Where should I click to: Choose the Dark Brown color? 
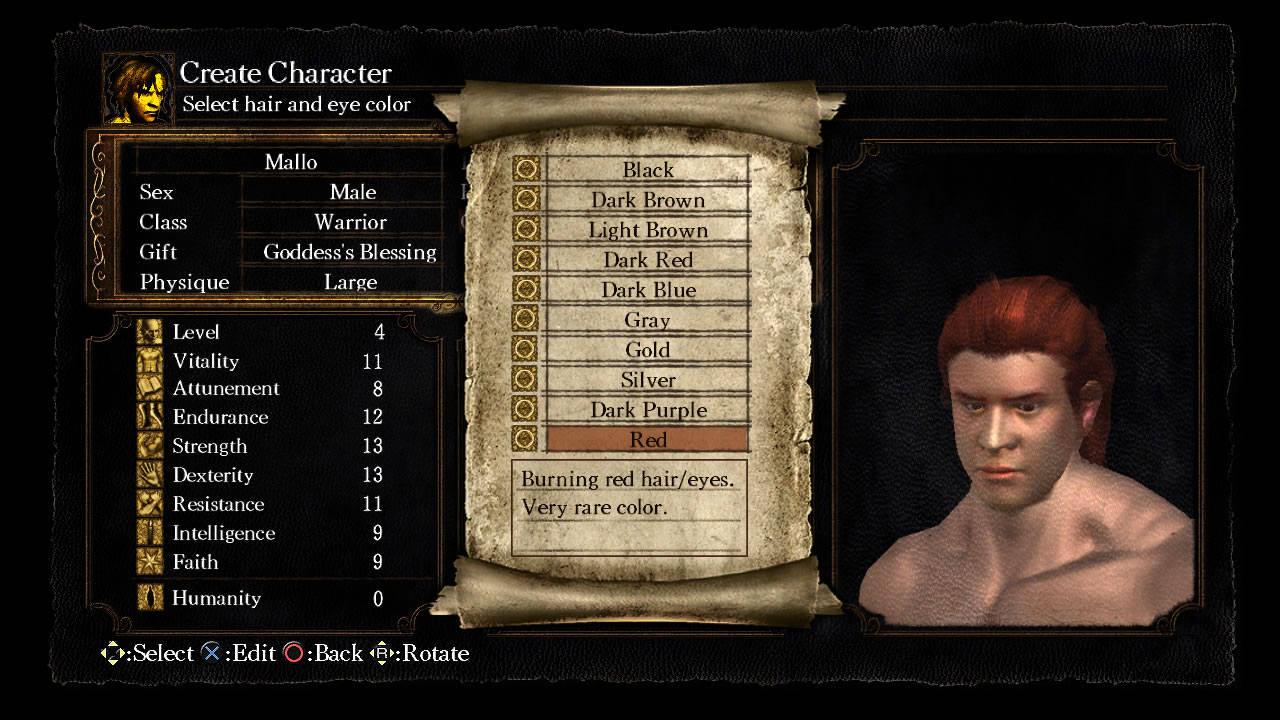(647, 200)
